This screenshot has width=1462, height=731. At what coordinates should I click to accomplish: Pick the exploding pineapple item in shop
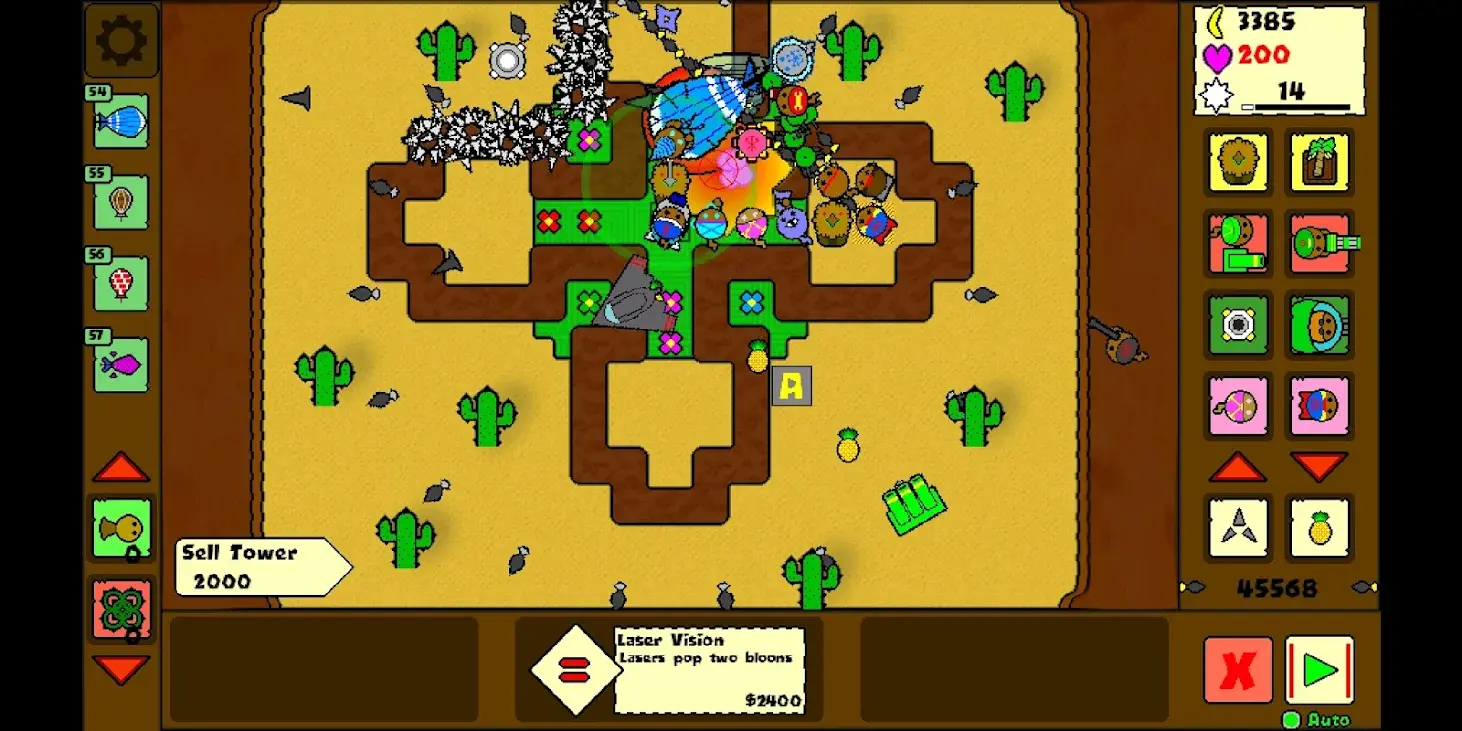click(x=1319, y=527)
